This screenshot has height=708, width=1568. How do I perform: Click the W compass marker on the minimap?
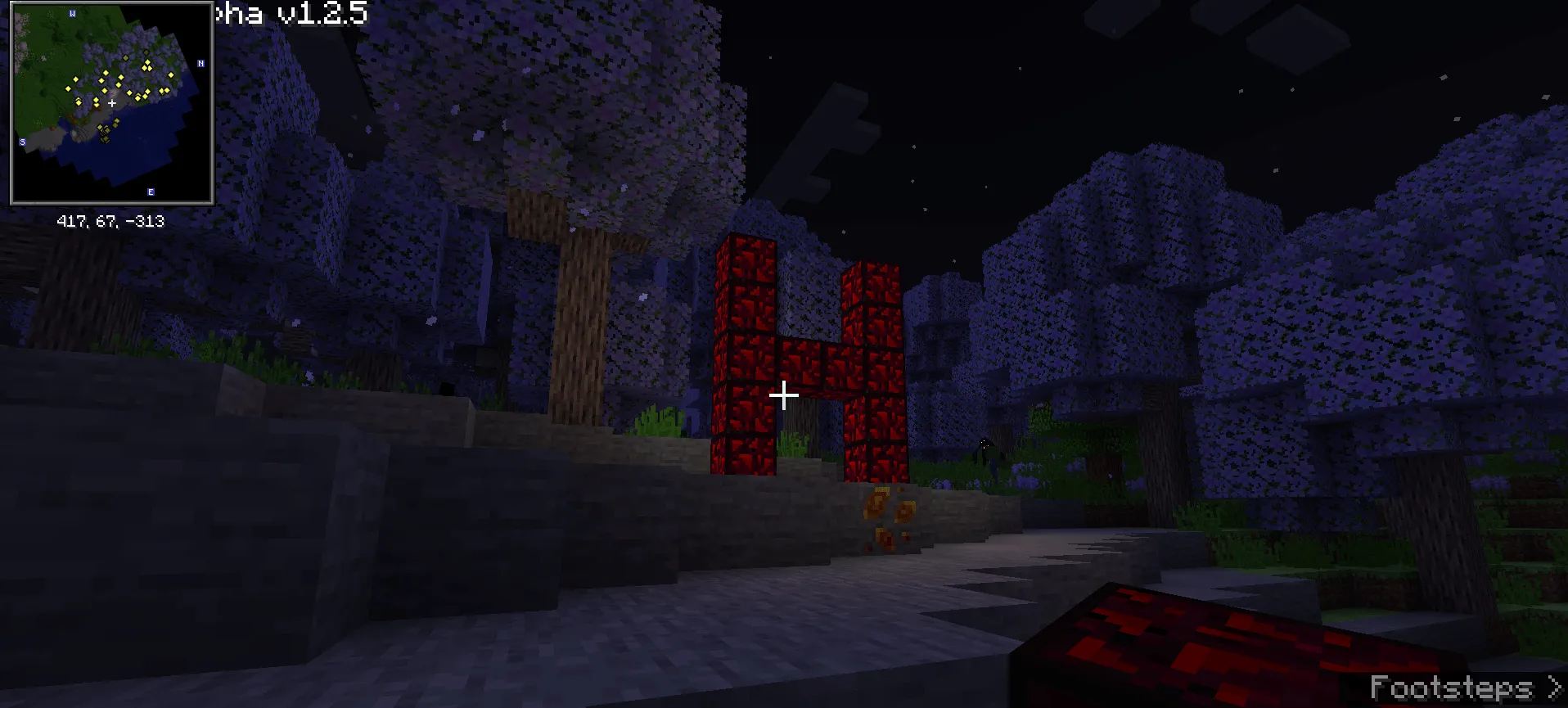[72, 13]
